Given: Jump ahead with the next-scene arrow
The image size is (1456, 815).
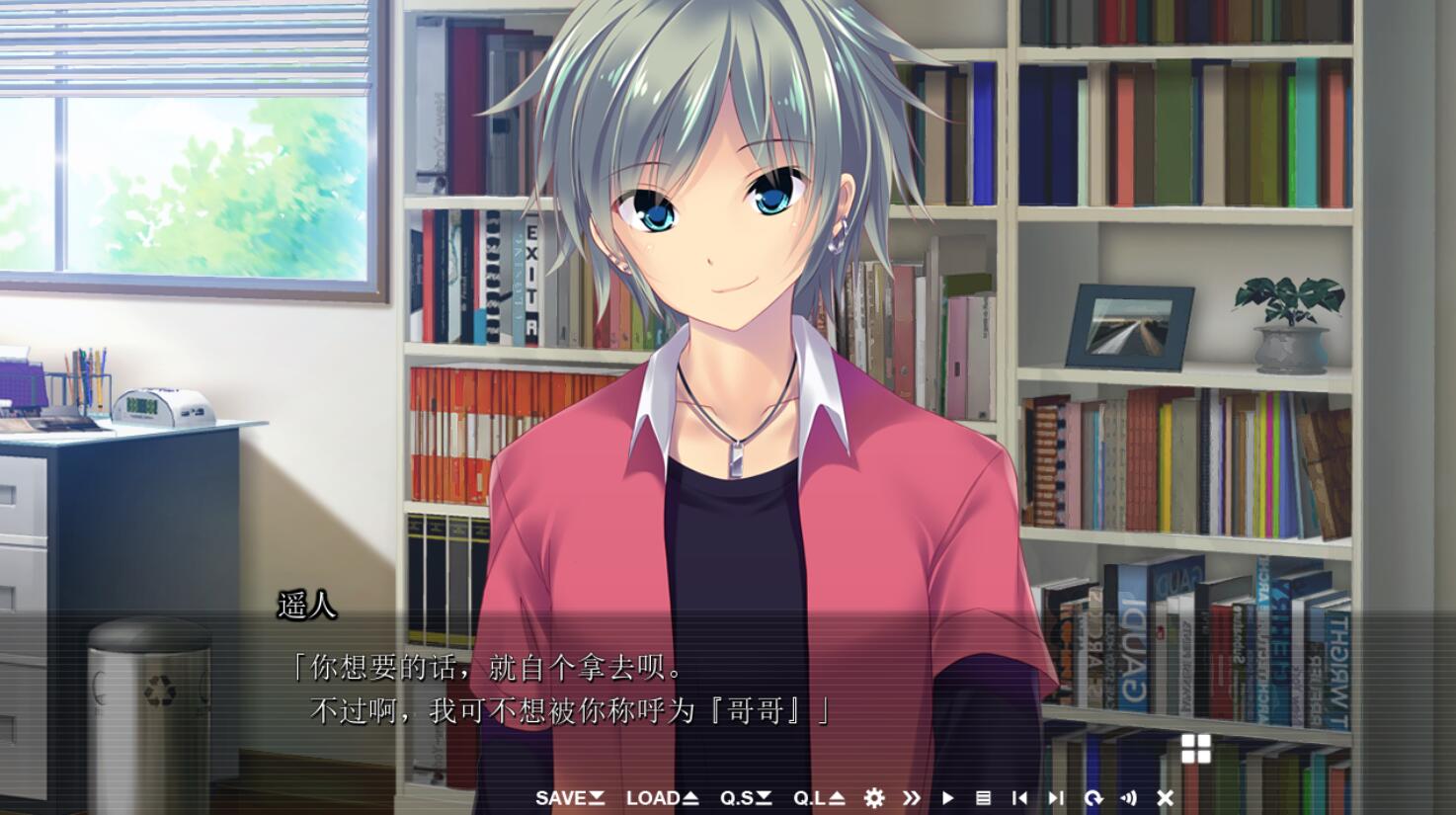Looking at the screenshot, I should [x=1056, y=798].
